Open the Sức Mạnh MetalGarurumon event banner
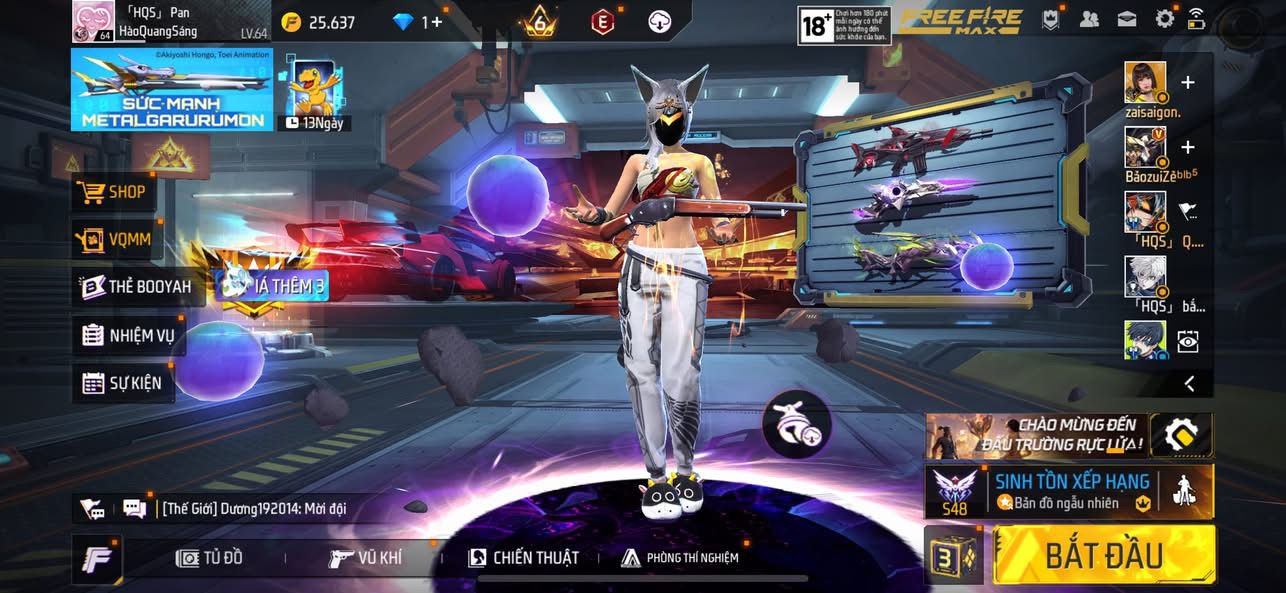Viewport: 1286px width, 593px height. pyautogui.click(x=172, y=90)
